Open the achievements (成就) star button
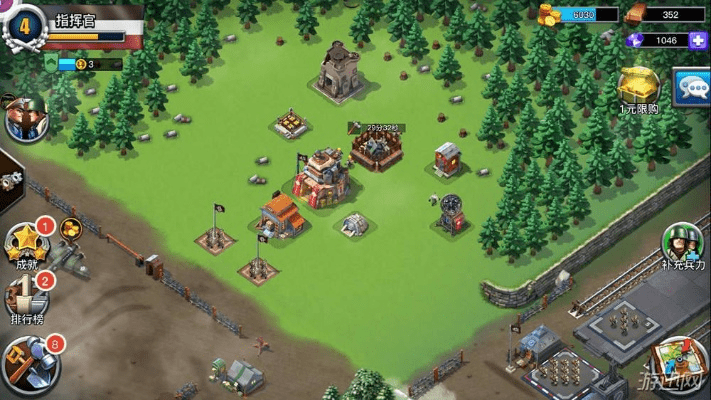The image size is (711, 400). [x=26, y=245]
